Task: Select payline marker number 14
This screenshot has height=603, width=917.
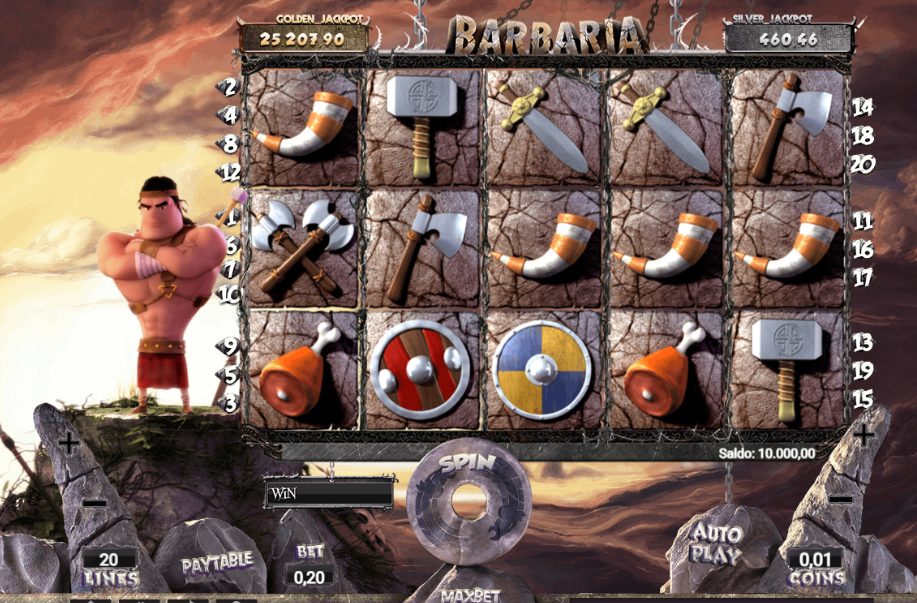Action: tap(862, 107)
